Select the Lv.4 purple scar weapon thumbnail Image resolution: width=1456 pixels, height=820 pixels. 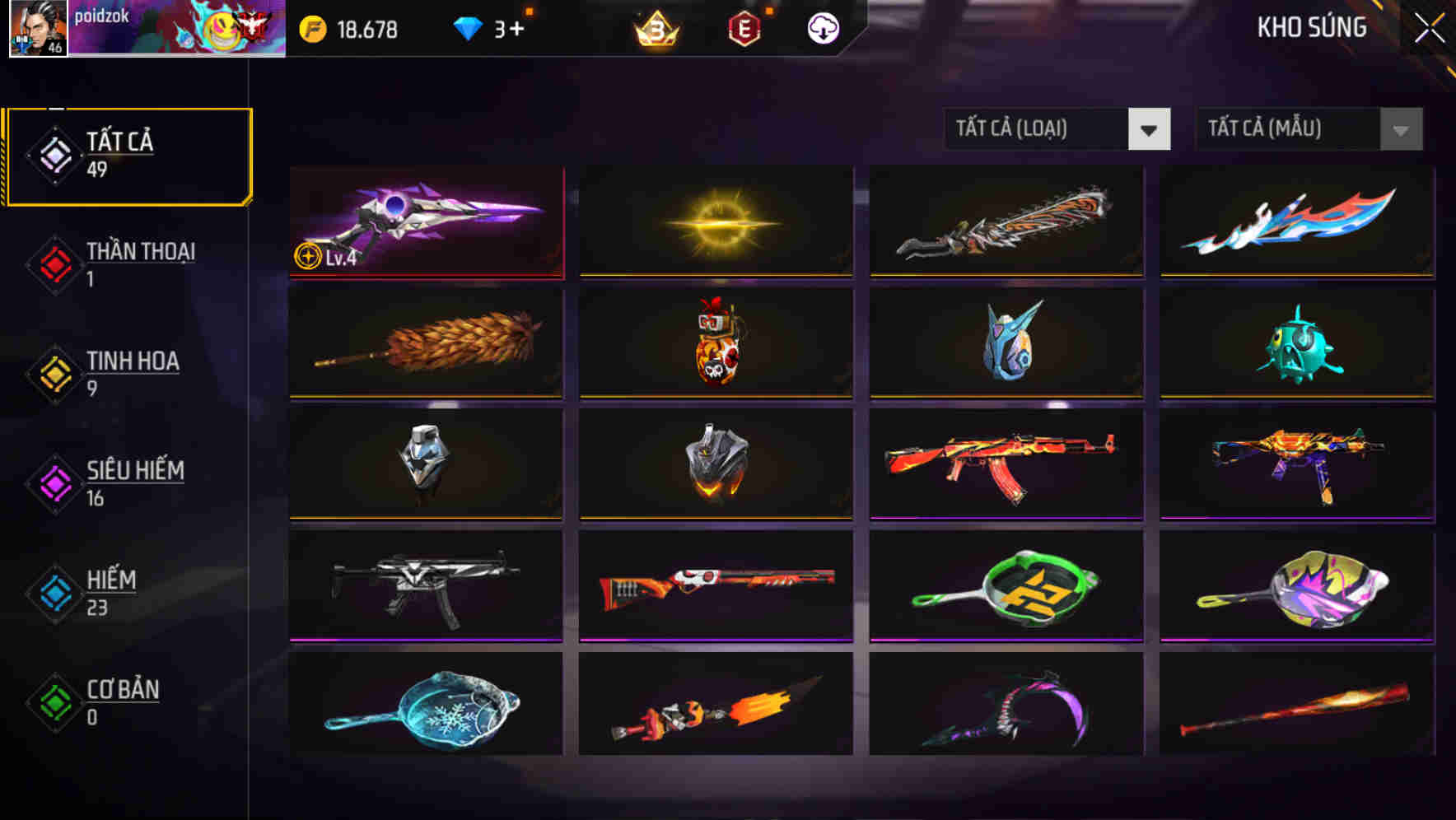point(425,222)
